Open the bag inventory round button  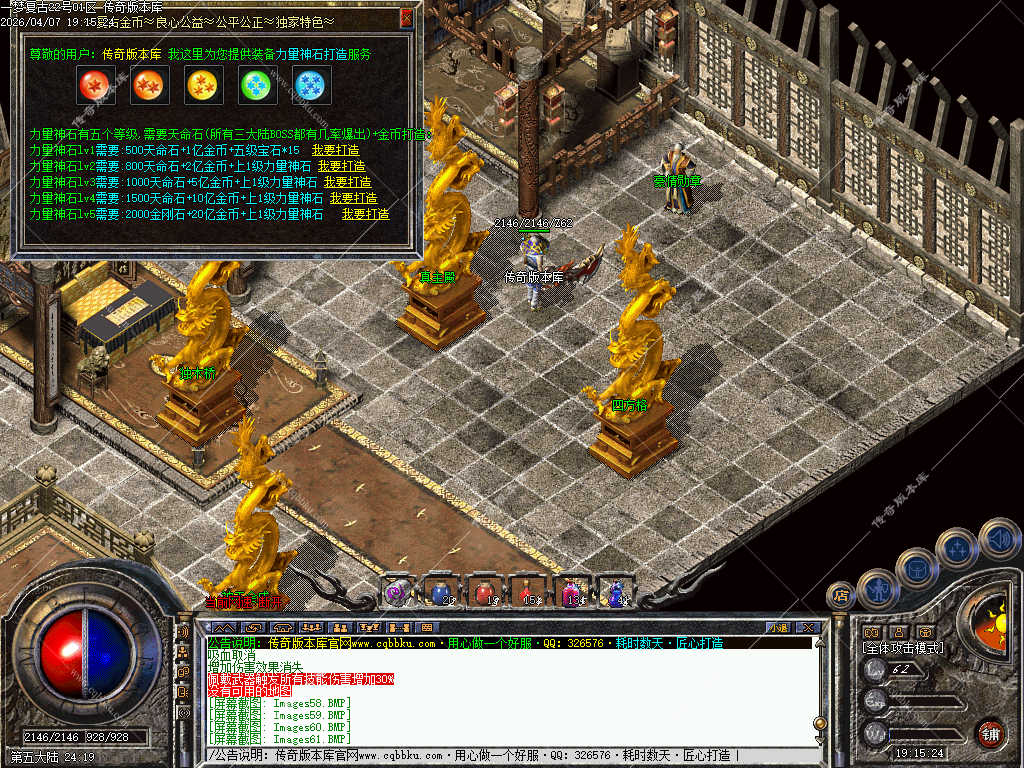(916, 568)
